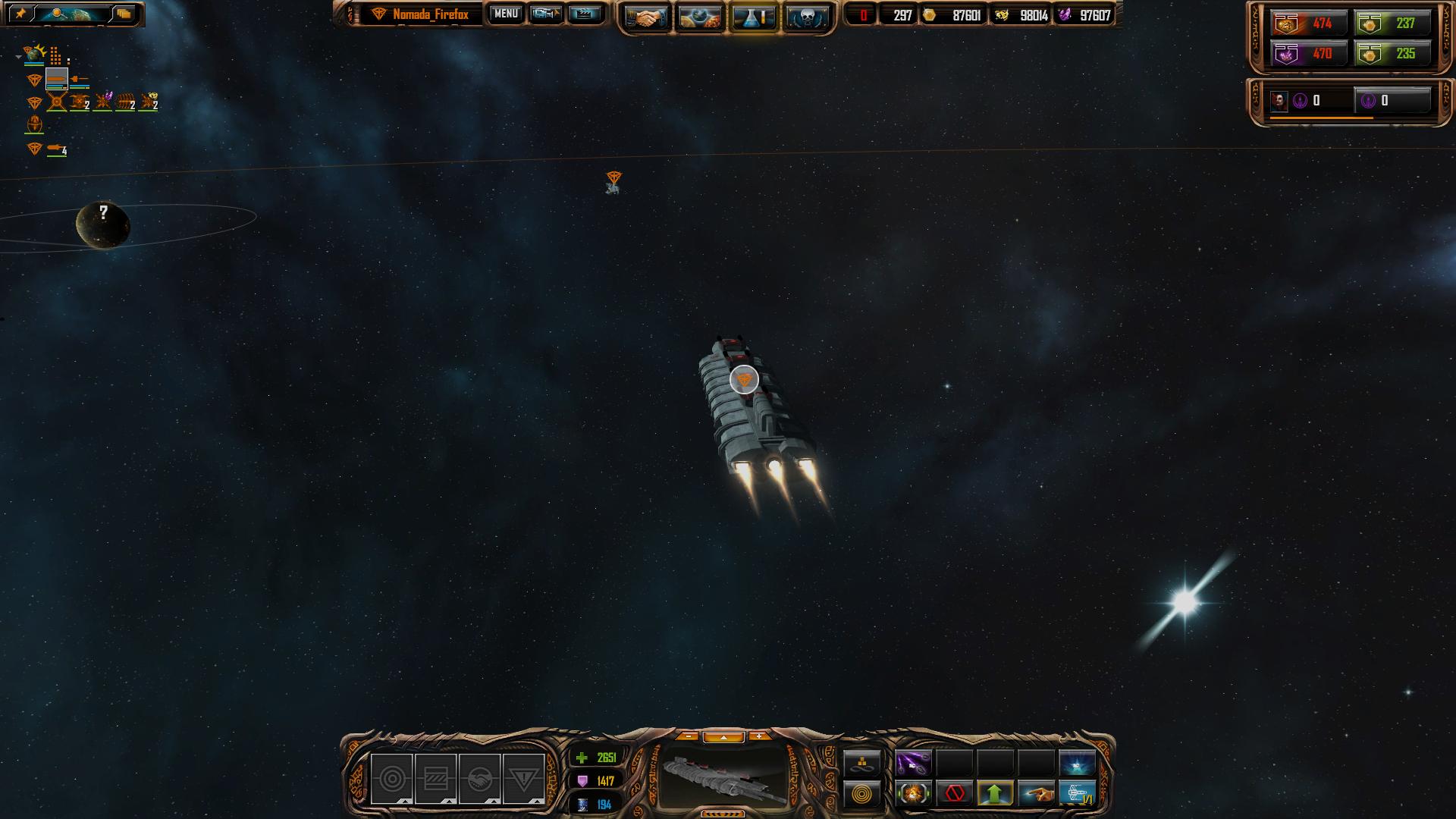Click the green upward arrow button
Image resolution: width=1456 pixels, height=819 pixels.
click(x=995, y=794)
